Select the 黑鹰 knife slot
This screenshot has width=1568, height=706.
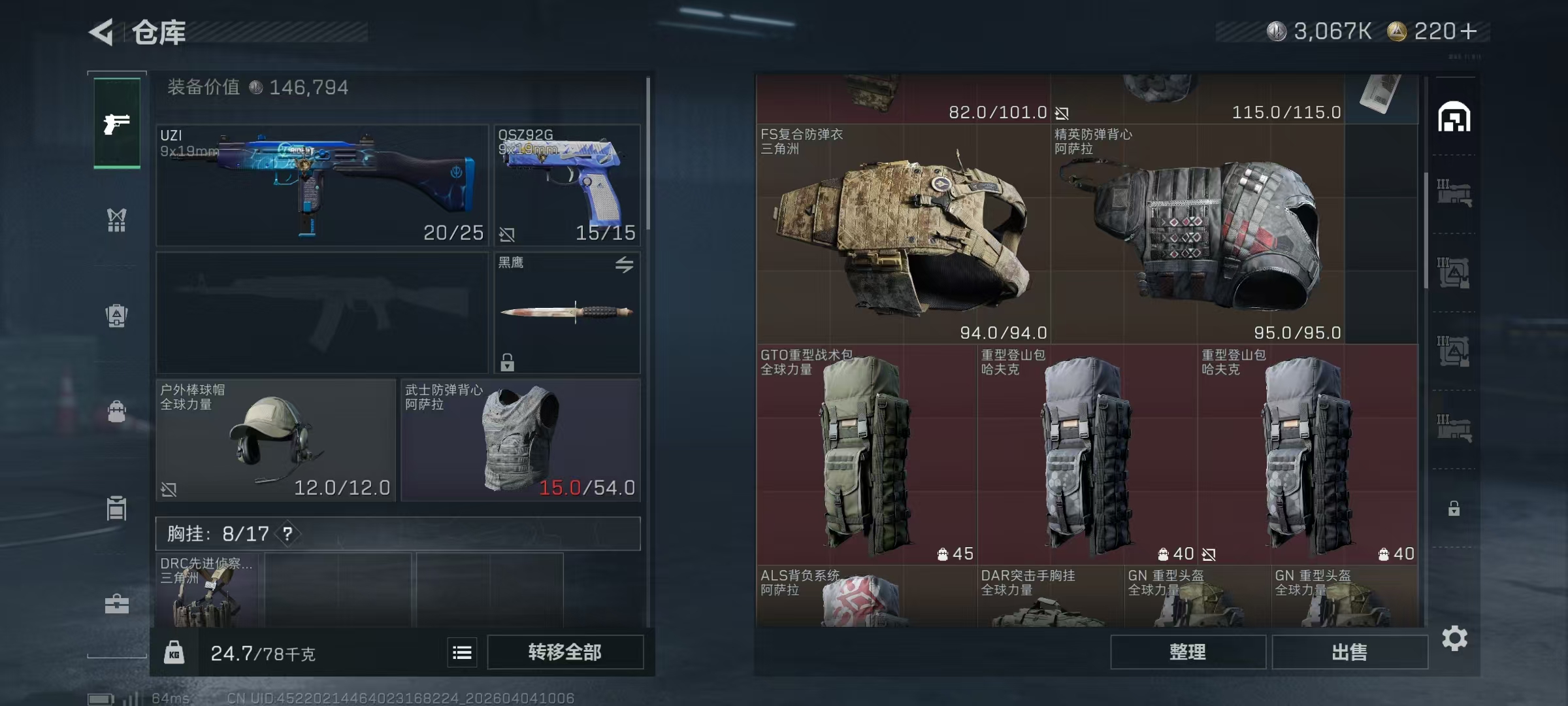567,312
